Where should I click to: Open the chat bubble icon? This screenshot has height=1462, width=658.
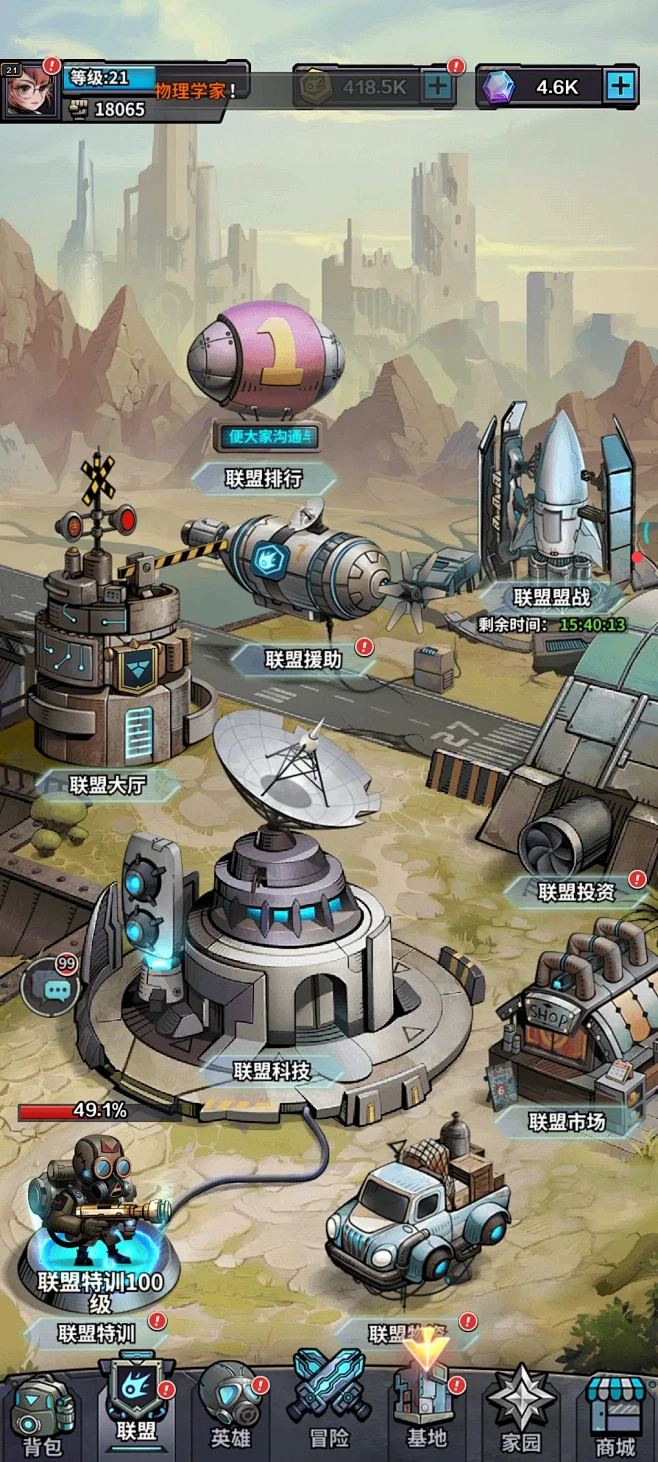[52, 988]
